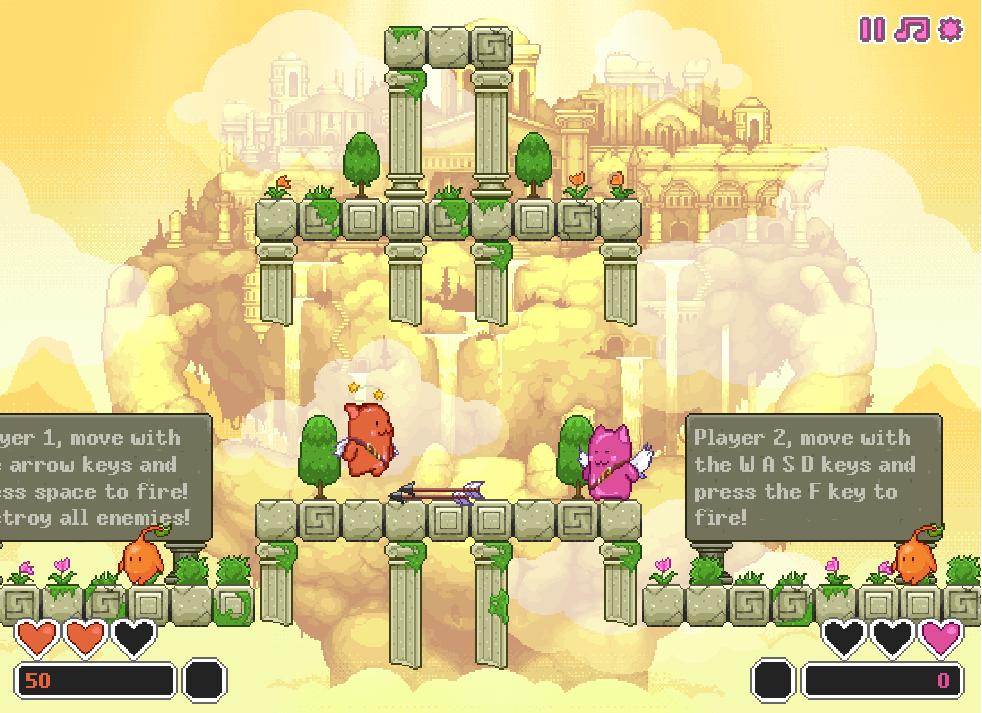Open the gear settings icon

(x=950, y=29)
